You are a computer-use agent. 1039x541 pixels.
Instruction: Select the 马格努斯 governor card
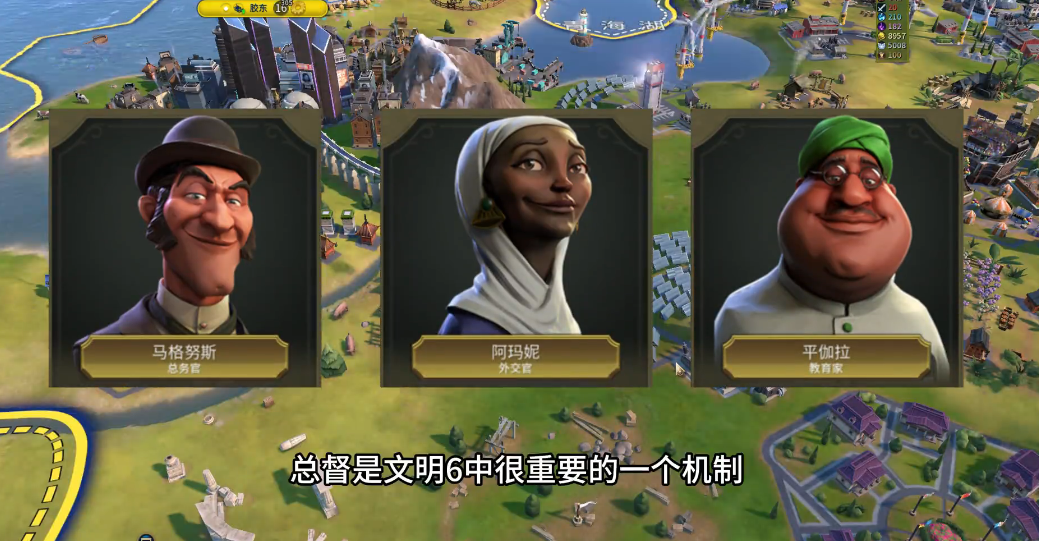click(x=185, y=247)
